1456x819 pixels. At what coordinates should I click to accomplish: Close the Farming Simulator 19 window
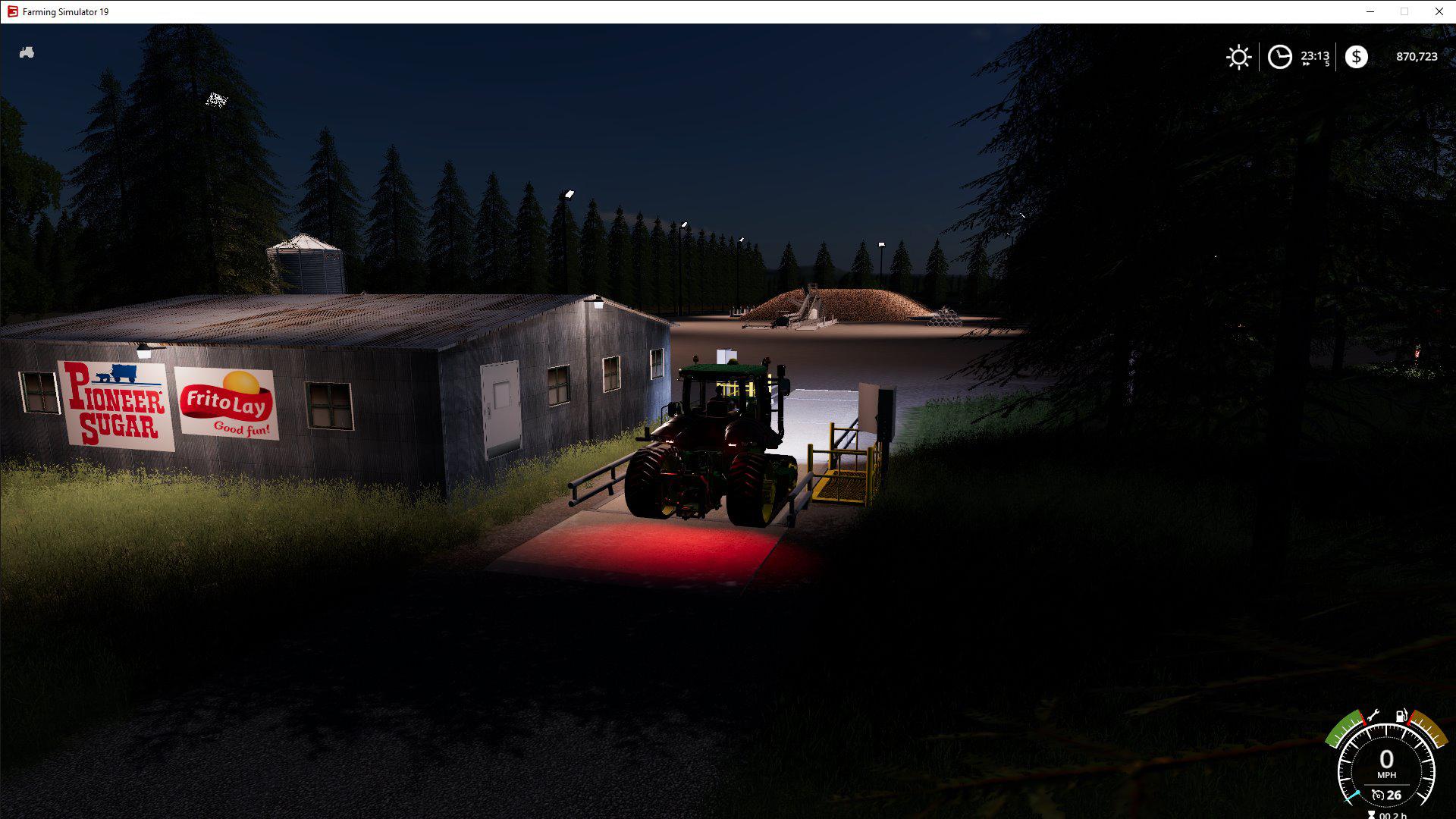pos(1439,11)
